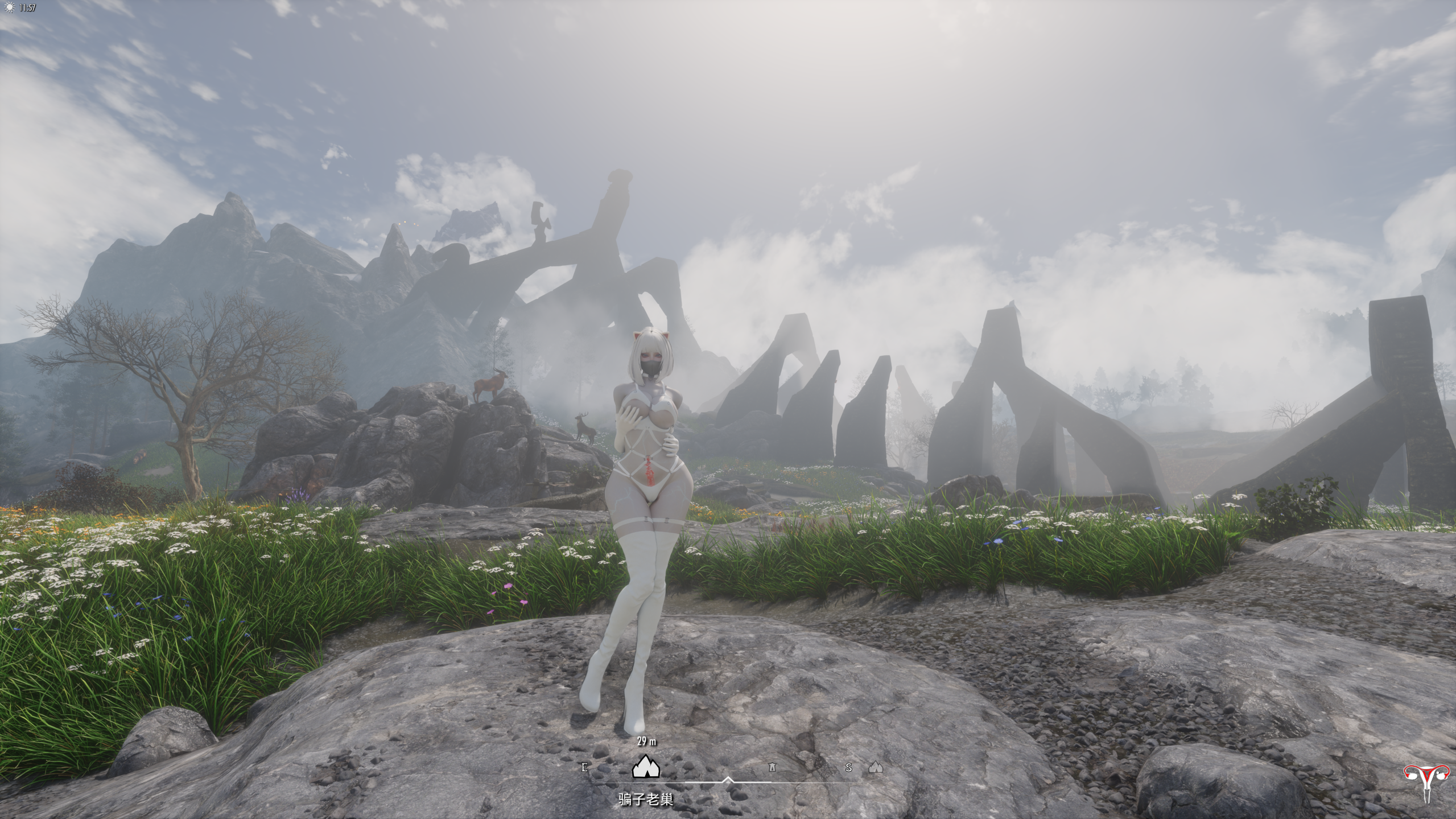Viewport: 1456px width, 819px height.
Task: Select the highlighted camp marker on the compass
Action: (x=646, y=767)
